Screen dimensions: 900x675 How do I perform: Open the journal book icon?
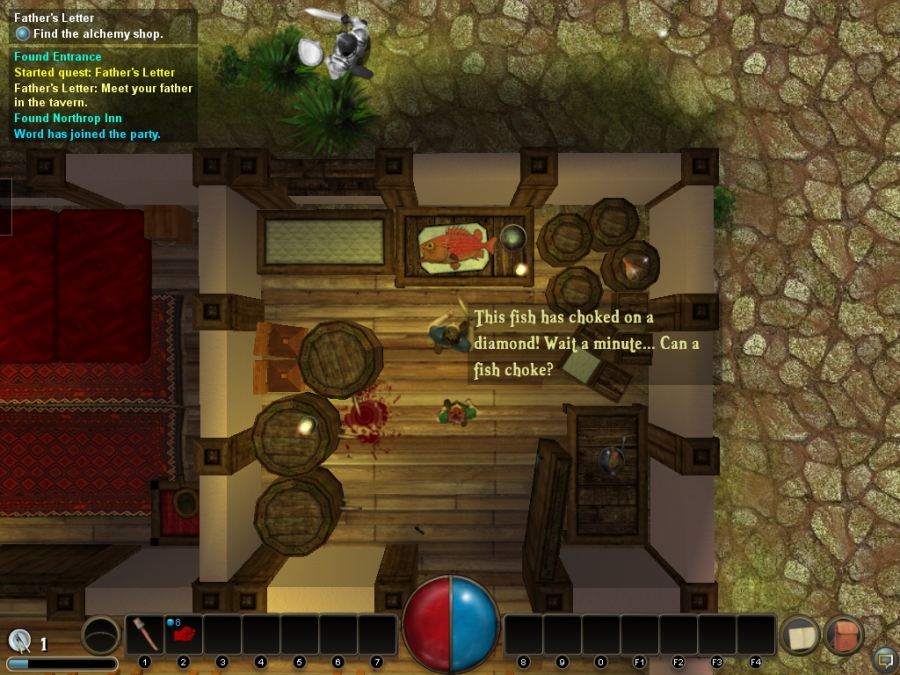click(x=800, y=636)
